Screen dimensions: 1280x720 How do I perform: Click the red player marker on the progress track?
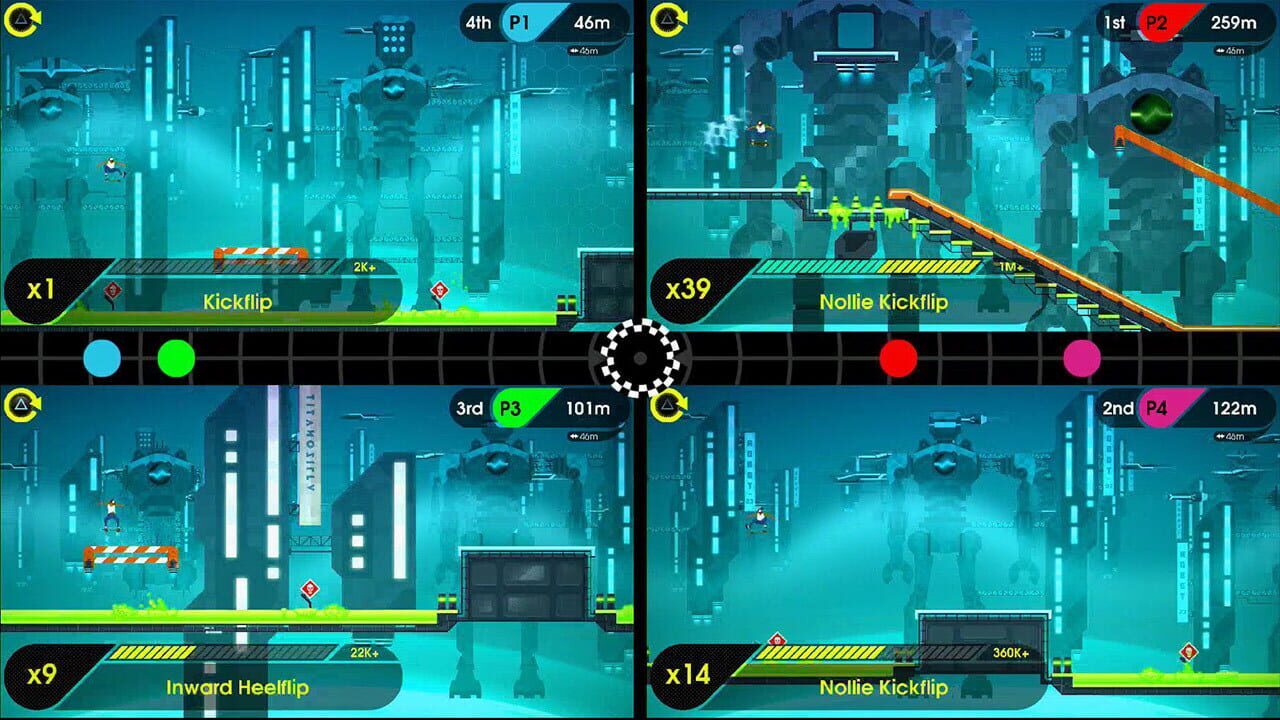pyautogui.click(x=898, y=358)
